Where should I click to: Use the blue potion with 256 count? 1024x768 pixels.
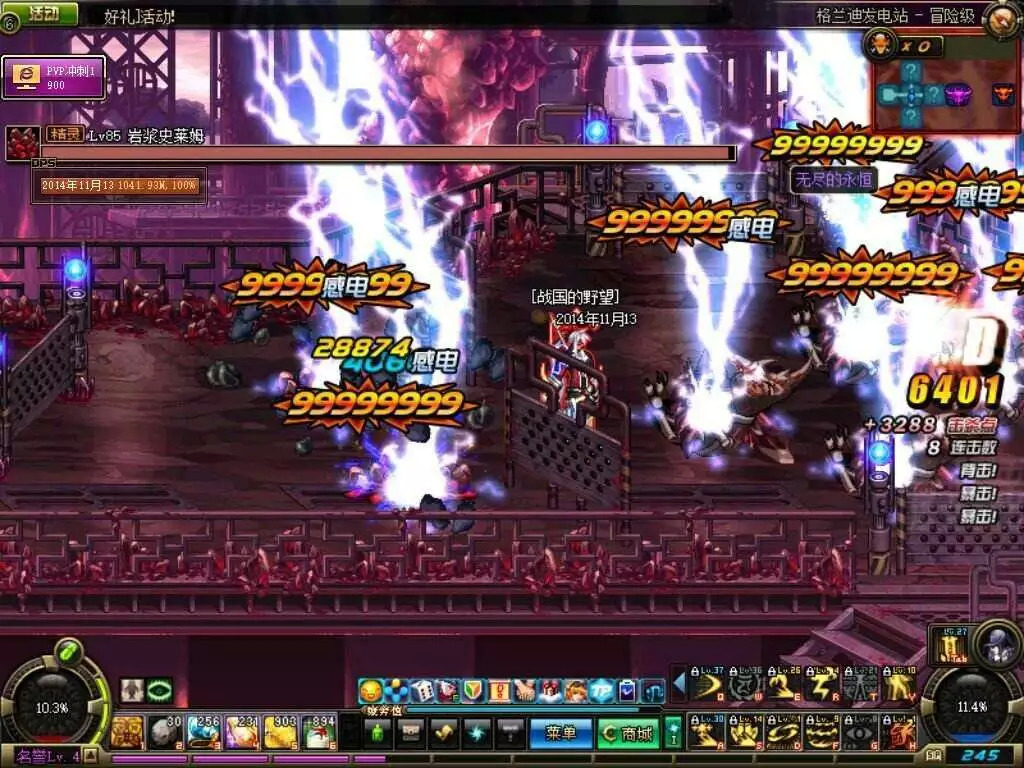tap(204, 732)
